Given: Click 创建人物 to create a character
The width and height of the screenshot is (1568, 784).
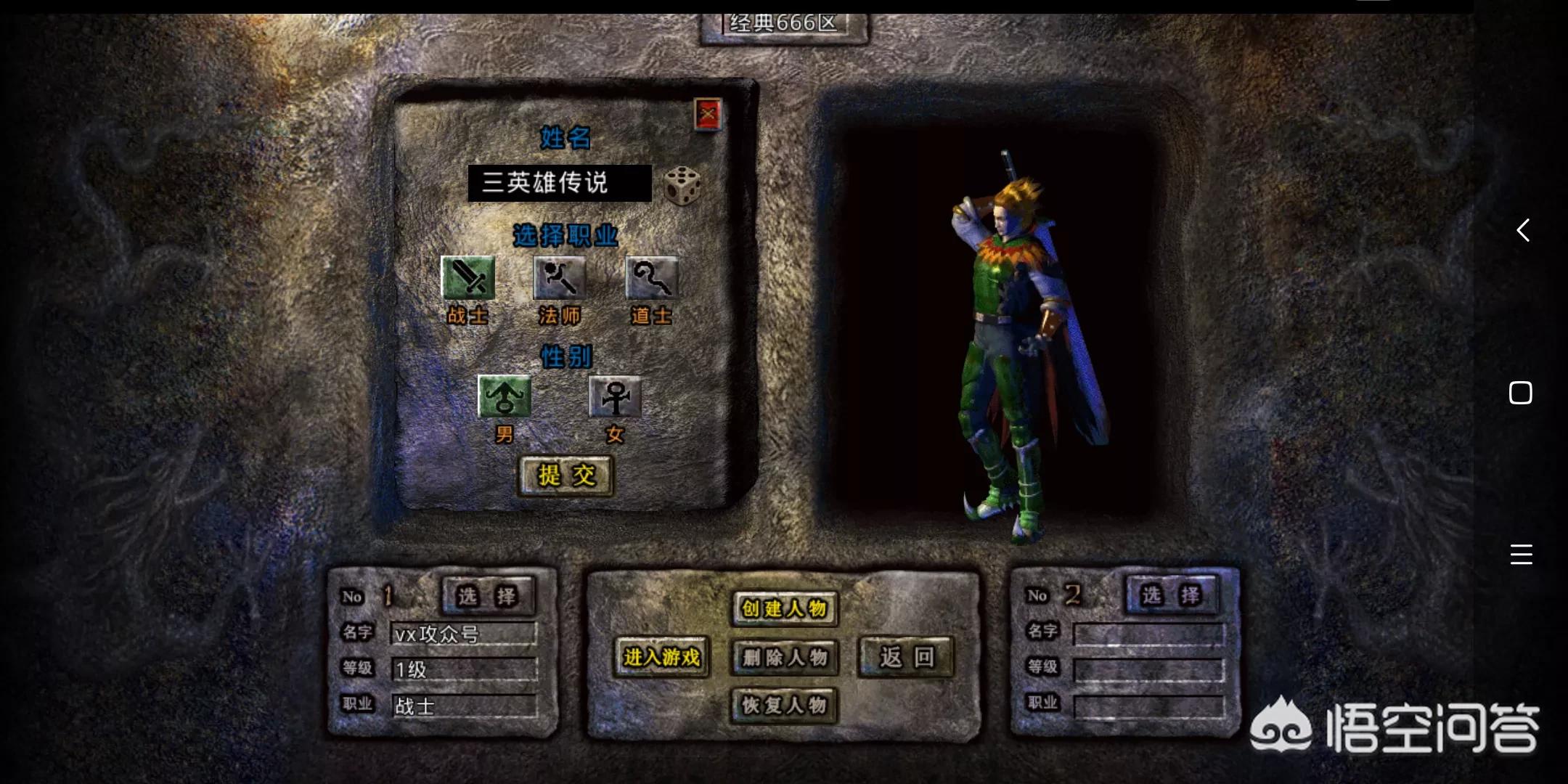Looking at the screenshot, I should point(784,608).
